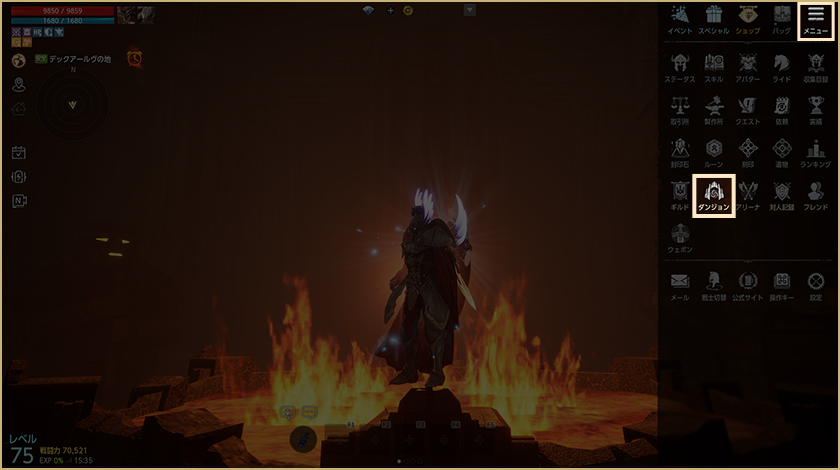Viewport: 840px width, 470px height.
Task: View the ランキング (Ranking) board
Action: [815, 151]
